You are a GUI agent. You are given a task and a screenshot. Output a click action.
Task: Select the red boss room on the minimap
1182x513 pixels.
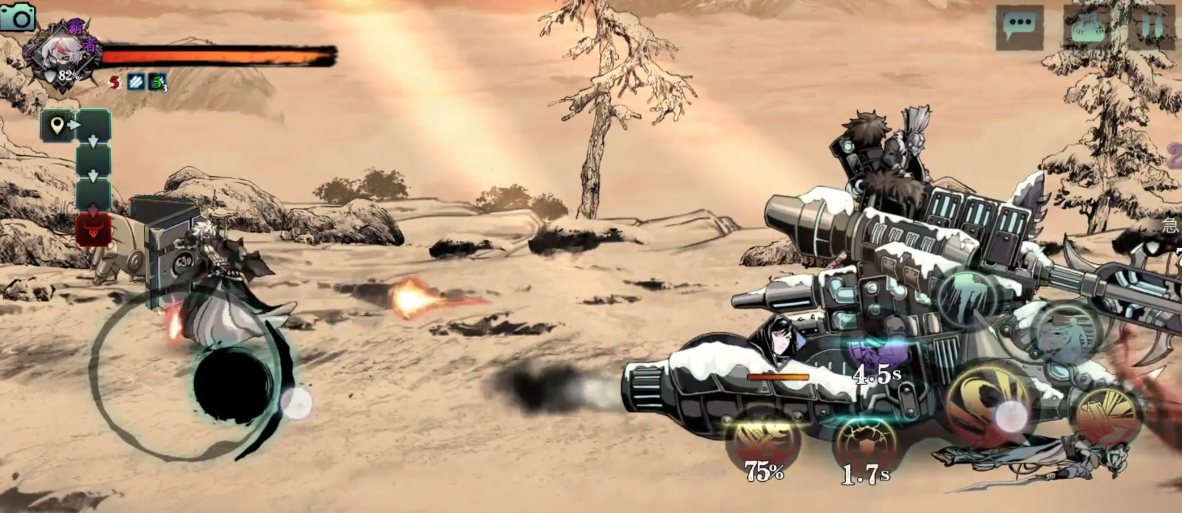[93, 228]
